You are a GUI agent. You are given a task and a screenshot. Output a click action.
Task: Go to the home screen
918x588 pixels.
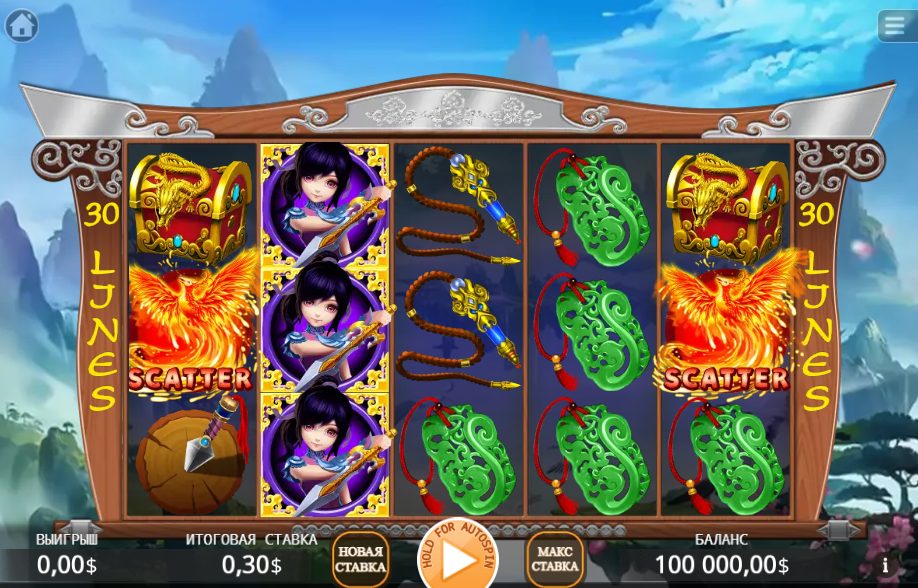tap(21, 25)
